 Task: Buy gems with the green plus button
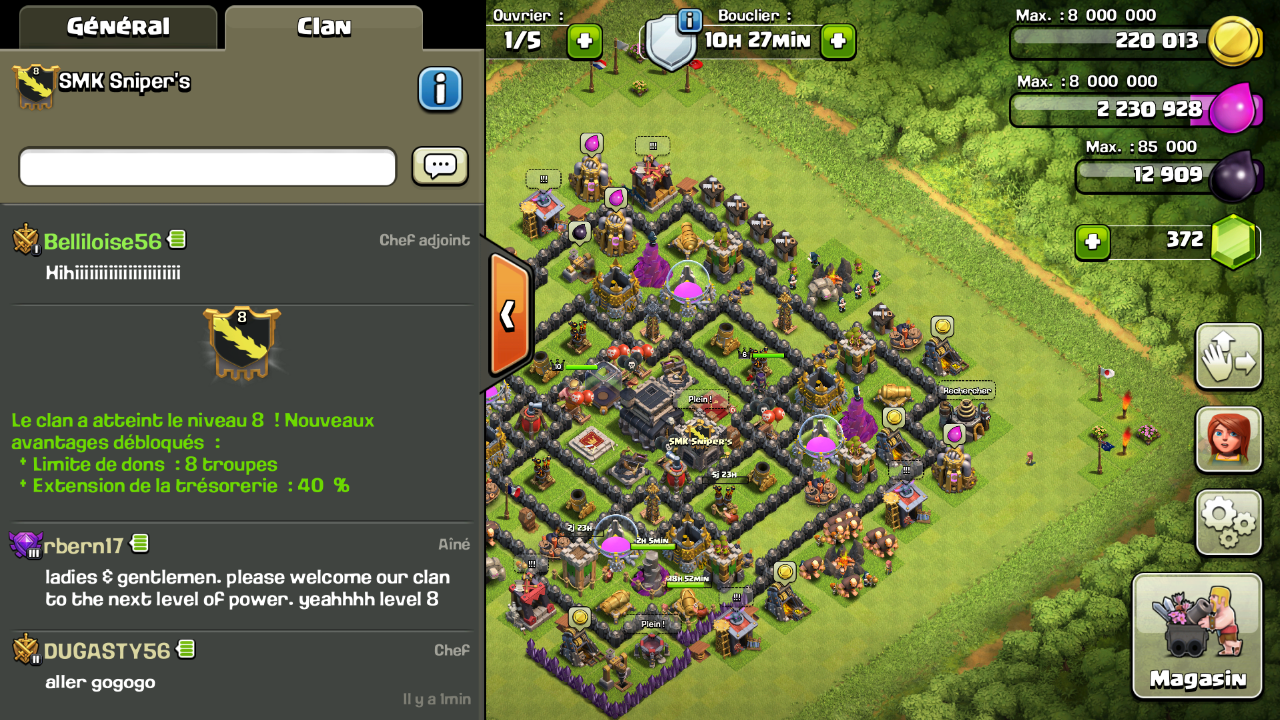click(x=1093, y=241)
